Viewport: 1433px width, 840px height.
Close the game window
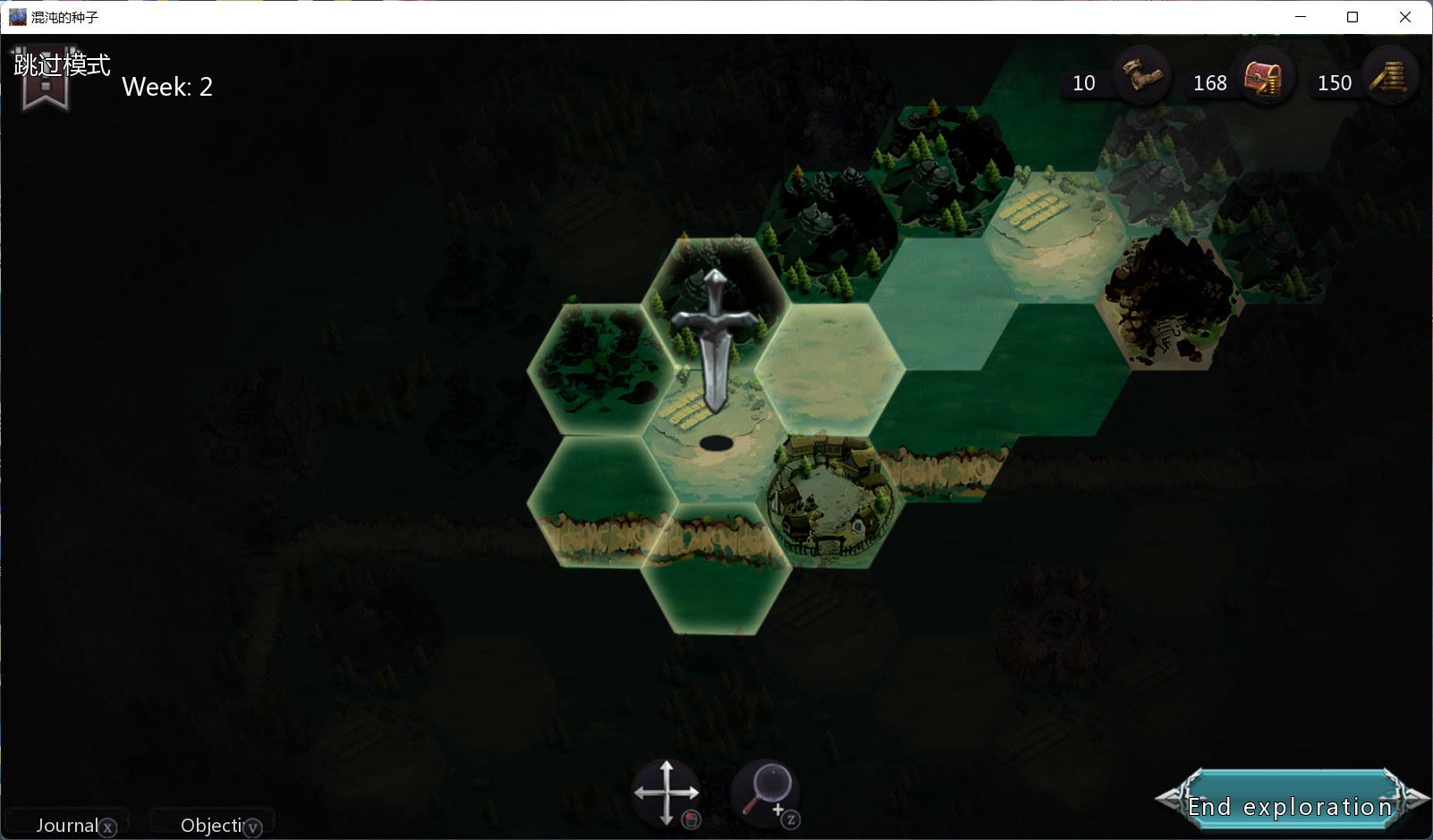pyautogui.click(x=1405, y=17)
